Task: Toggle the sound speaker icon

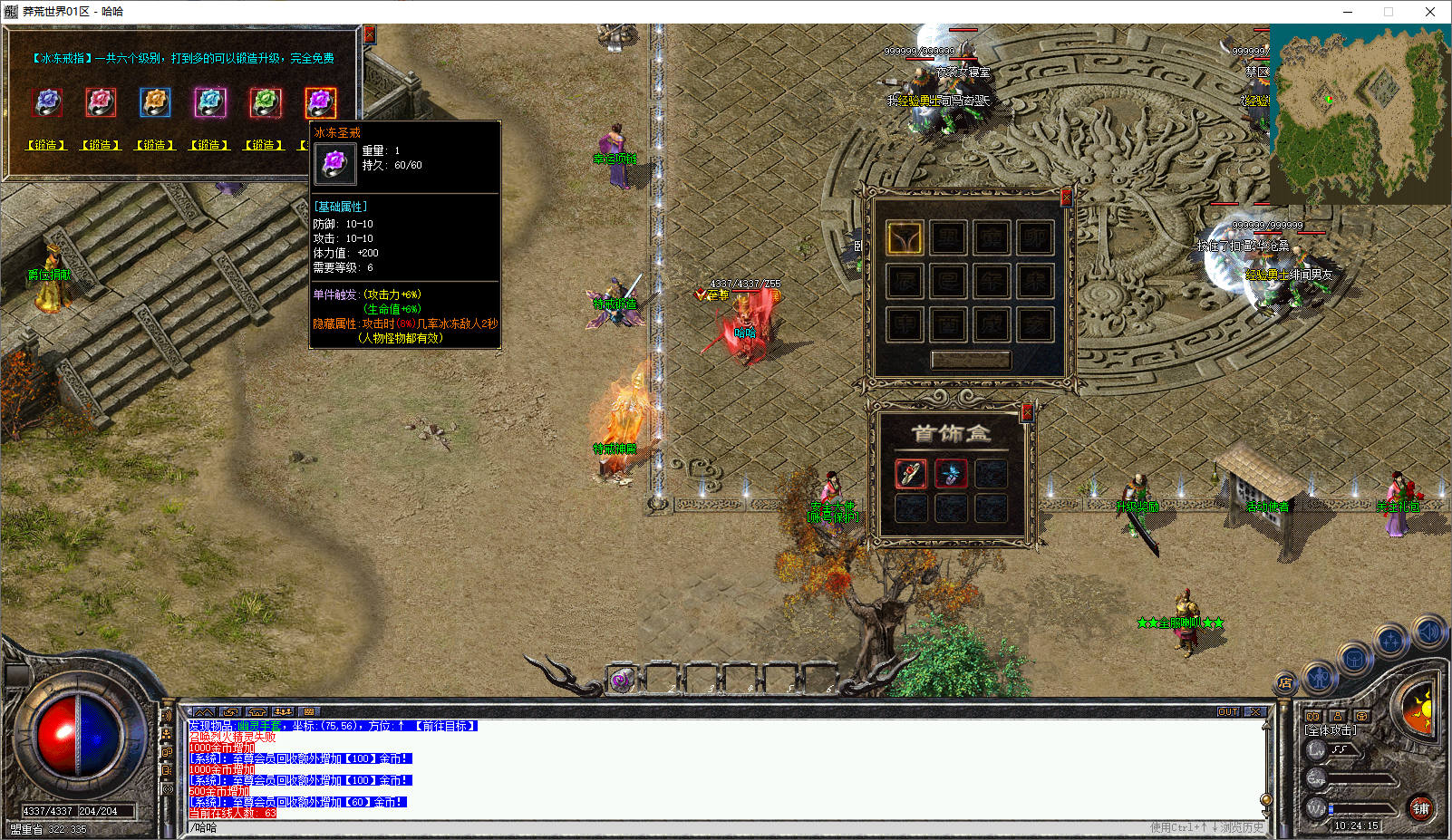Action: coord(1429,630)
